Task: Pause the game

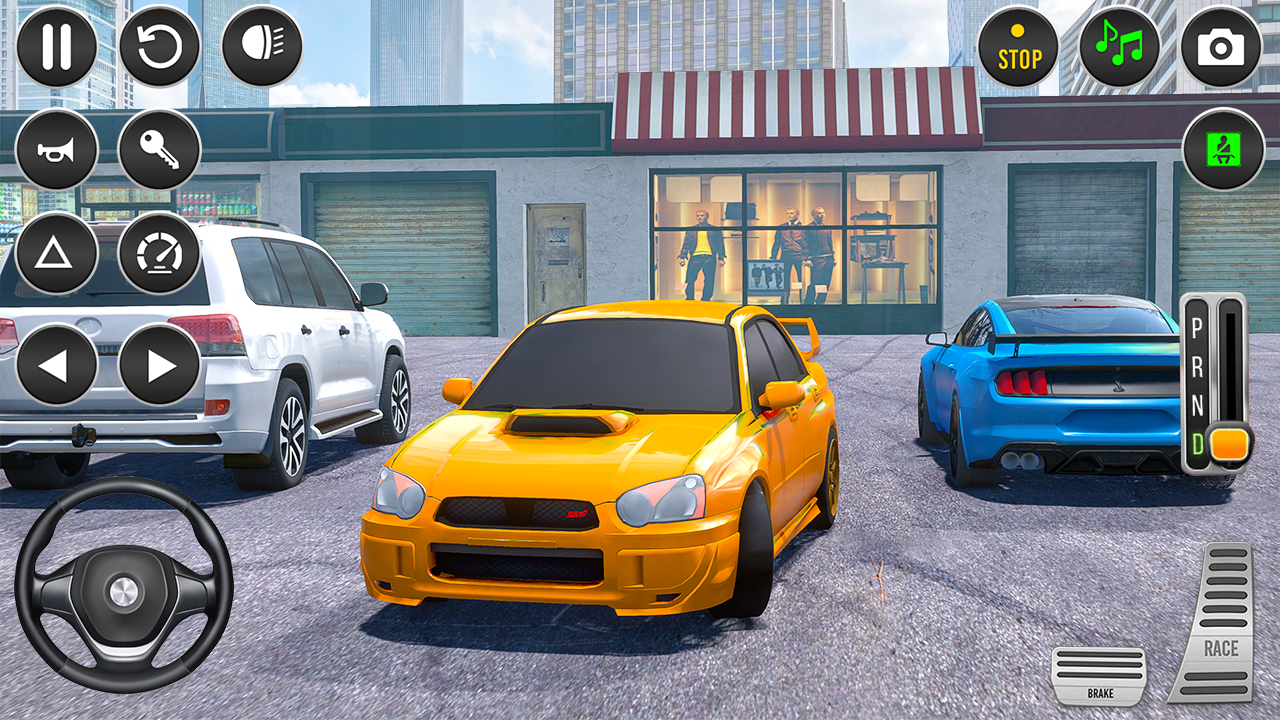Action: [58, 44]
